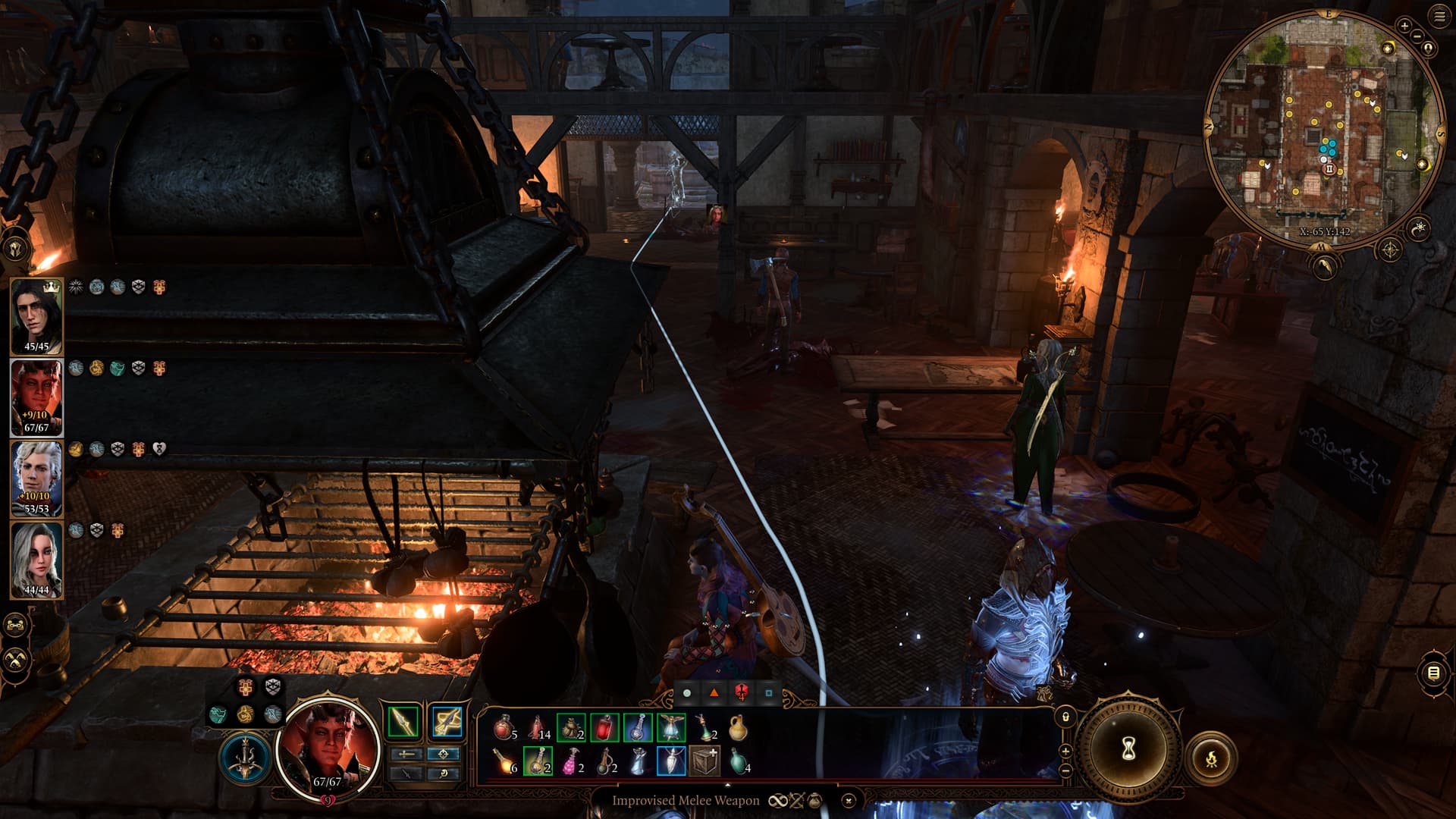The height and width of the screenshot is (819, 1456).
Task: Select the ranged crossbow weapon slot
Action: coord(447,722)
